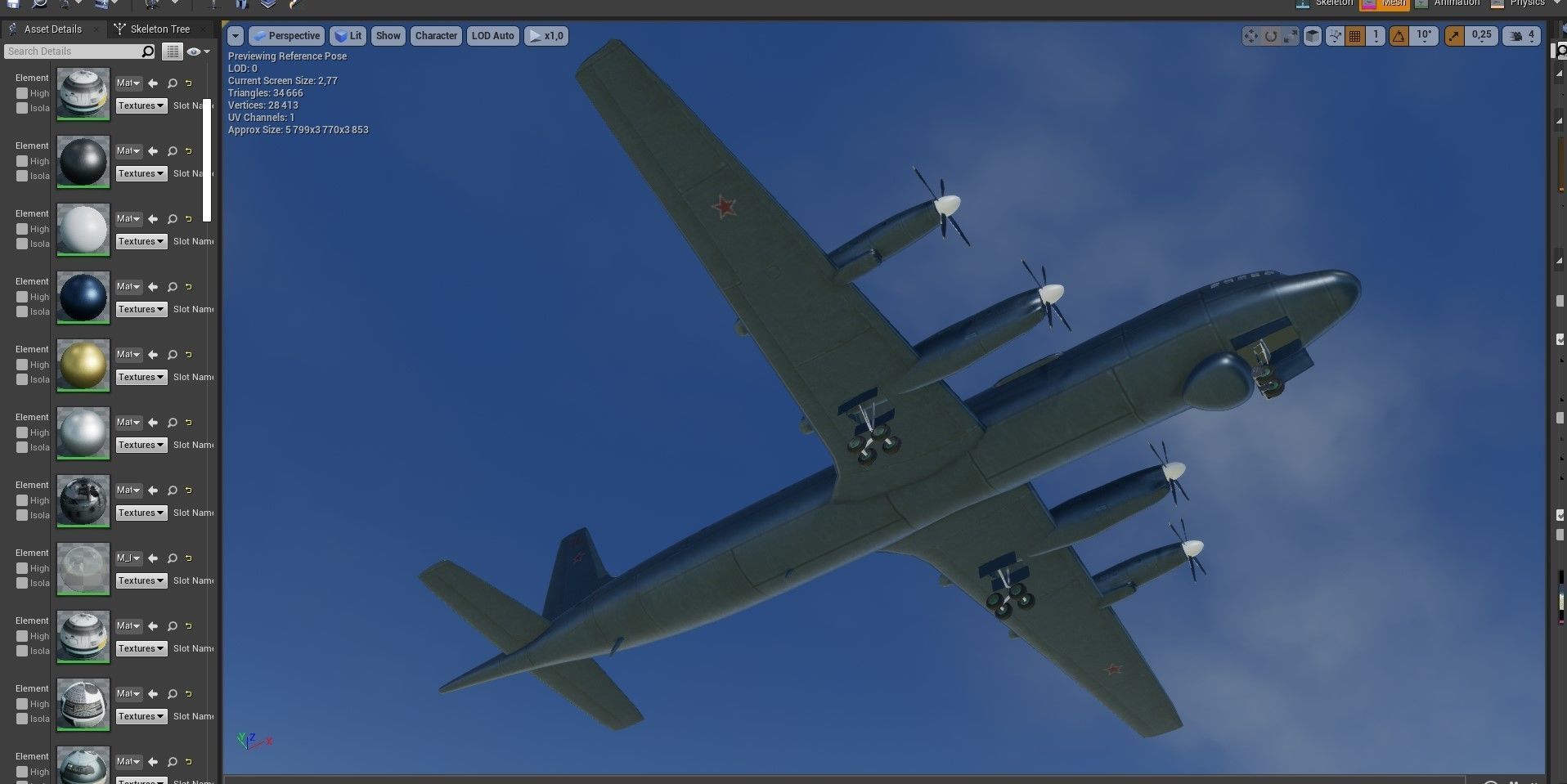Screen dimensions: 1567x784
Task: Switch to the Skeleton Tree tab
Action: click(159, 28)
